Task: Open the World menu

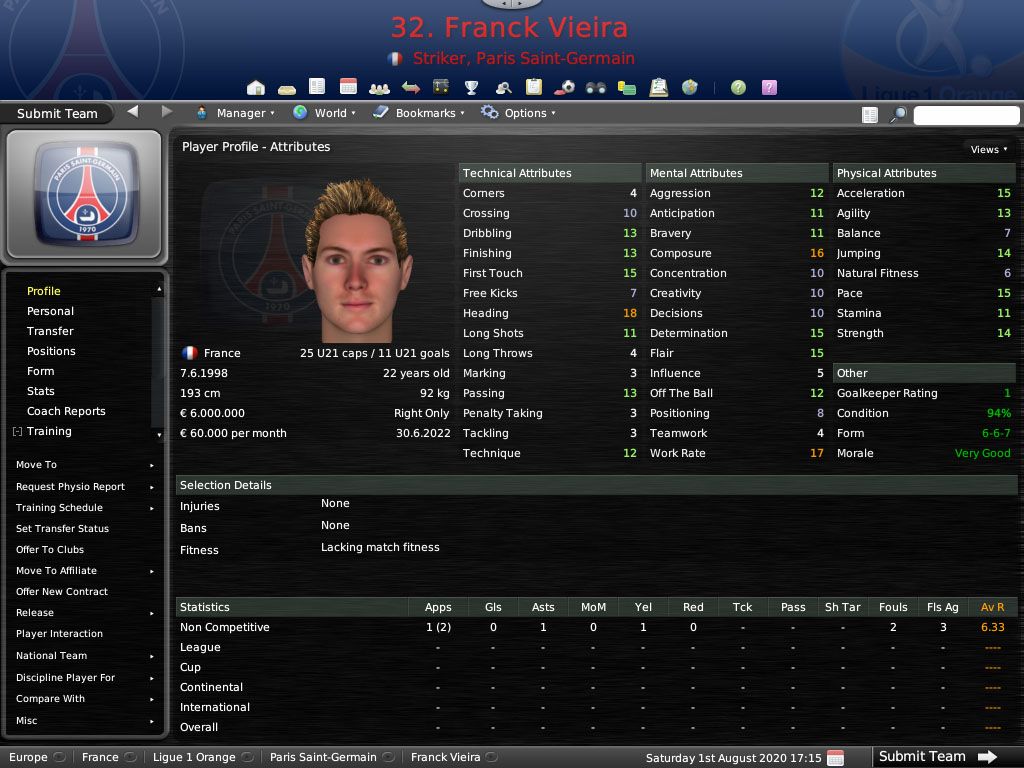Action: [324, 113]
